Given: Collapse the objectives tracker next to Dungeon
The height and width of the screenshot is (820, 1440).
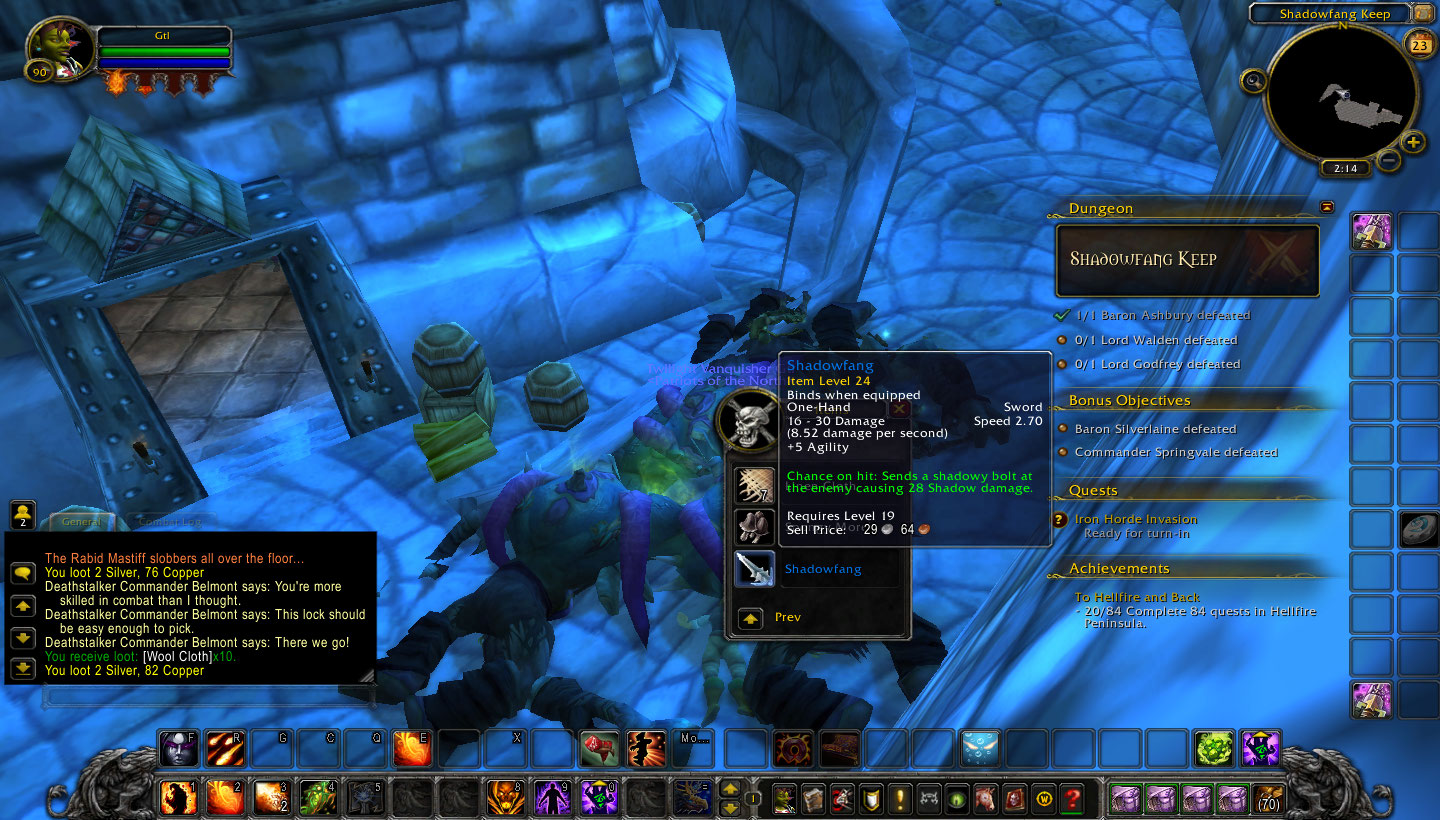Looking at the screenshot, I should (x=1326, y=207).
